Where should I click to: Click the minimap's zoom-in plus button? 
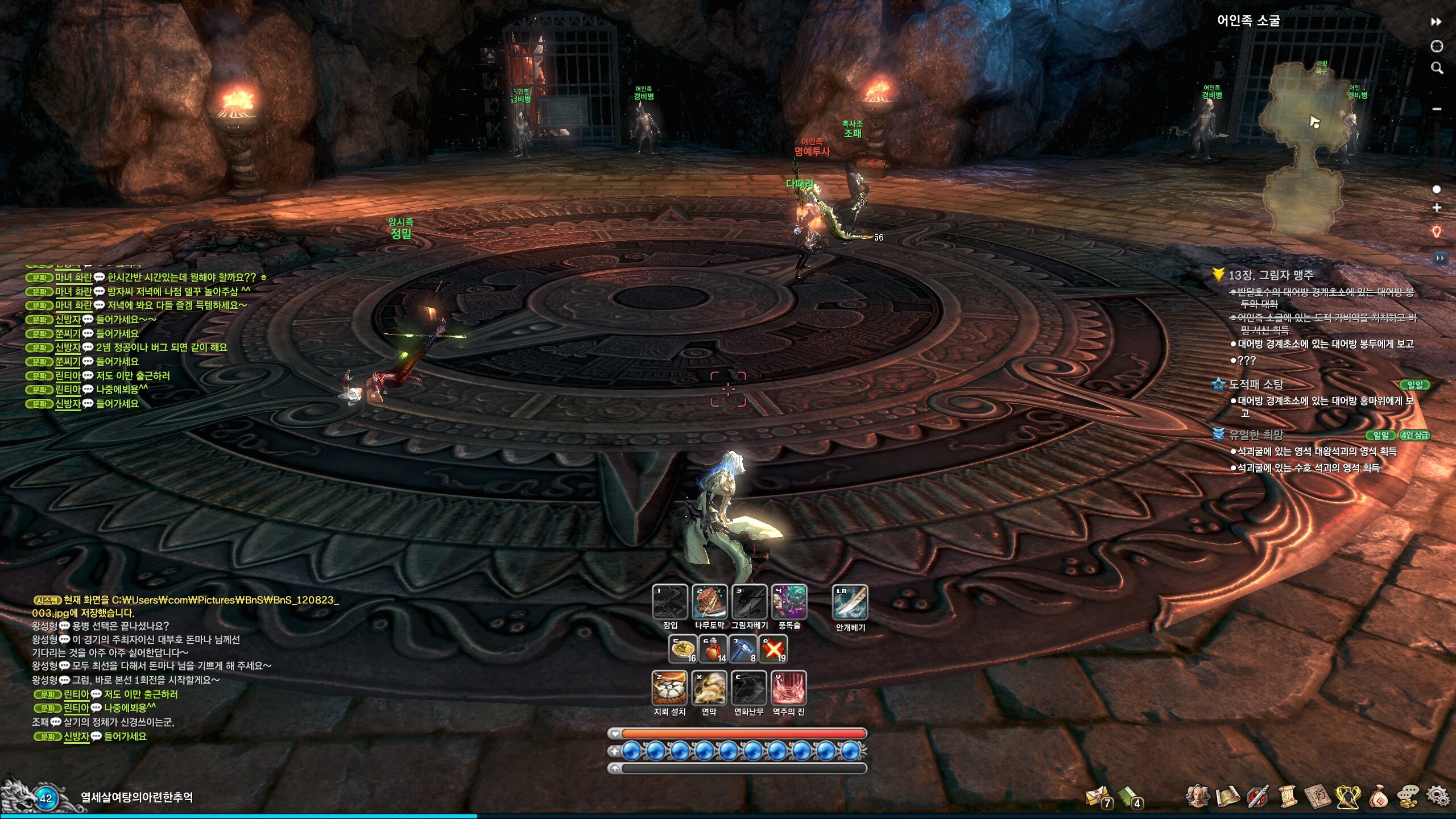click(x=1437, y=208)
